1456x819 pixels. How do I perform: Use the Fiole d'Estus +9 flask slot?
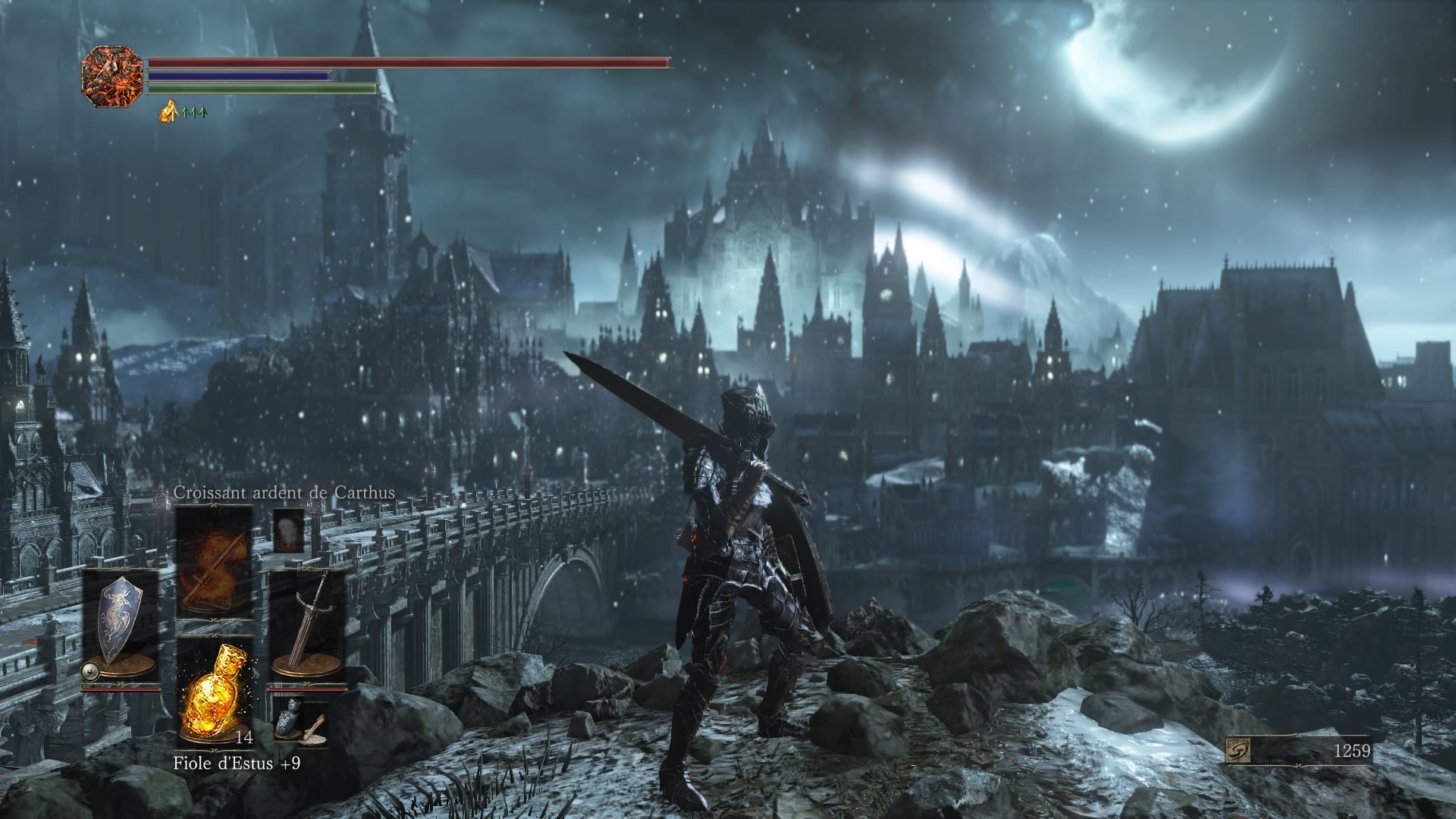pyautogui.click(x=215, y=693)
